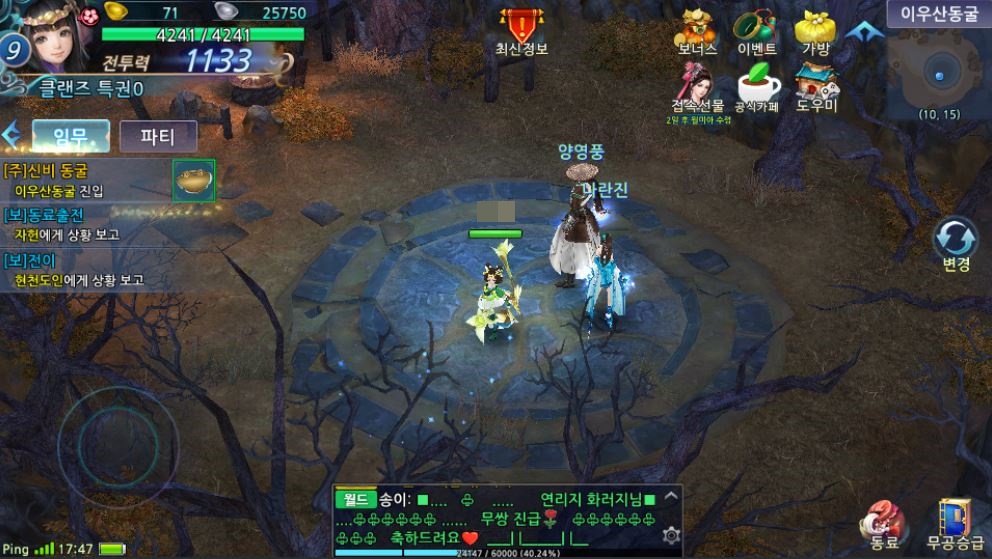Switch to the 임무 quest tab
Viewport: 992px width, 559px height.
[69, 135]
